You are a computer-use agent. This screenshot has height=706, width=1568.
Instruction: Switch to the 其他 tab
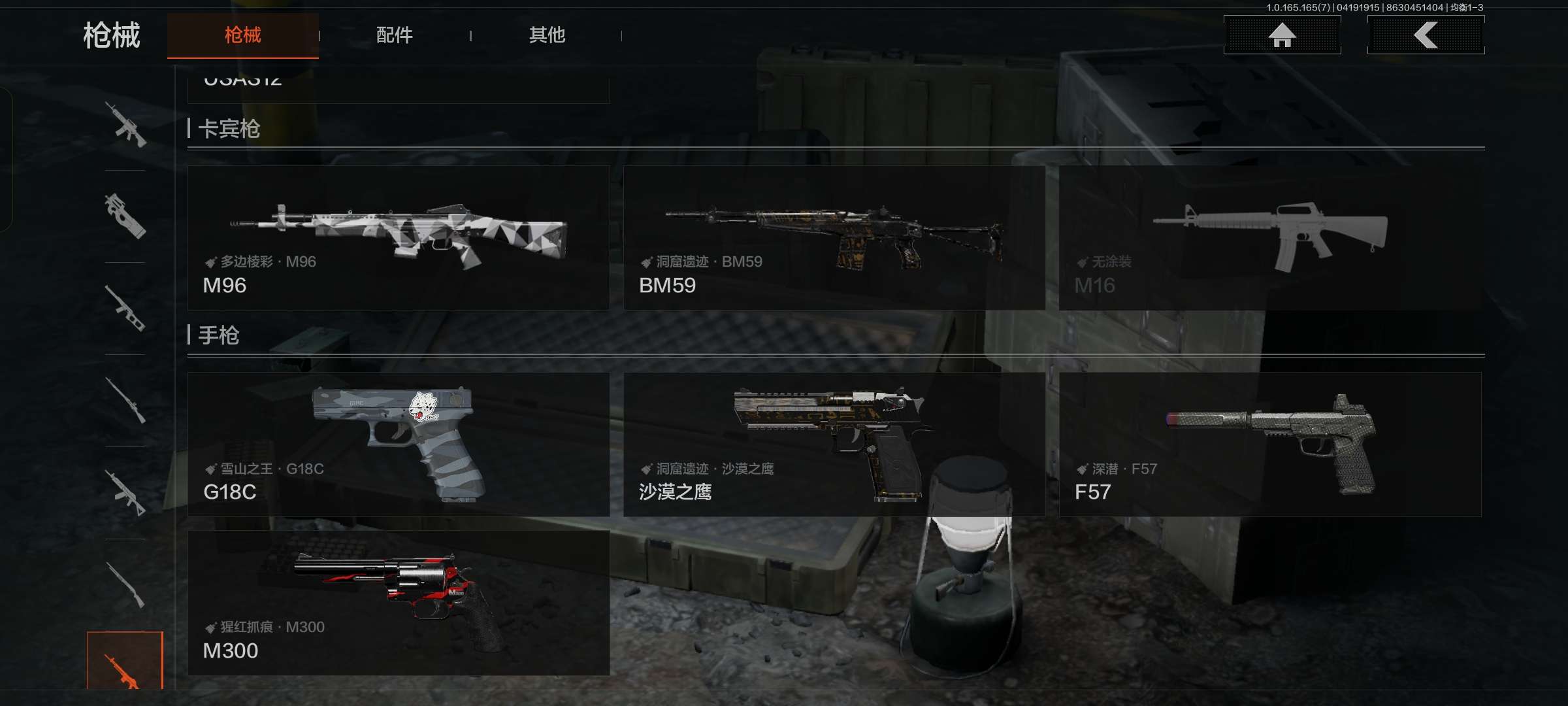point(549,36)
